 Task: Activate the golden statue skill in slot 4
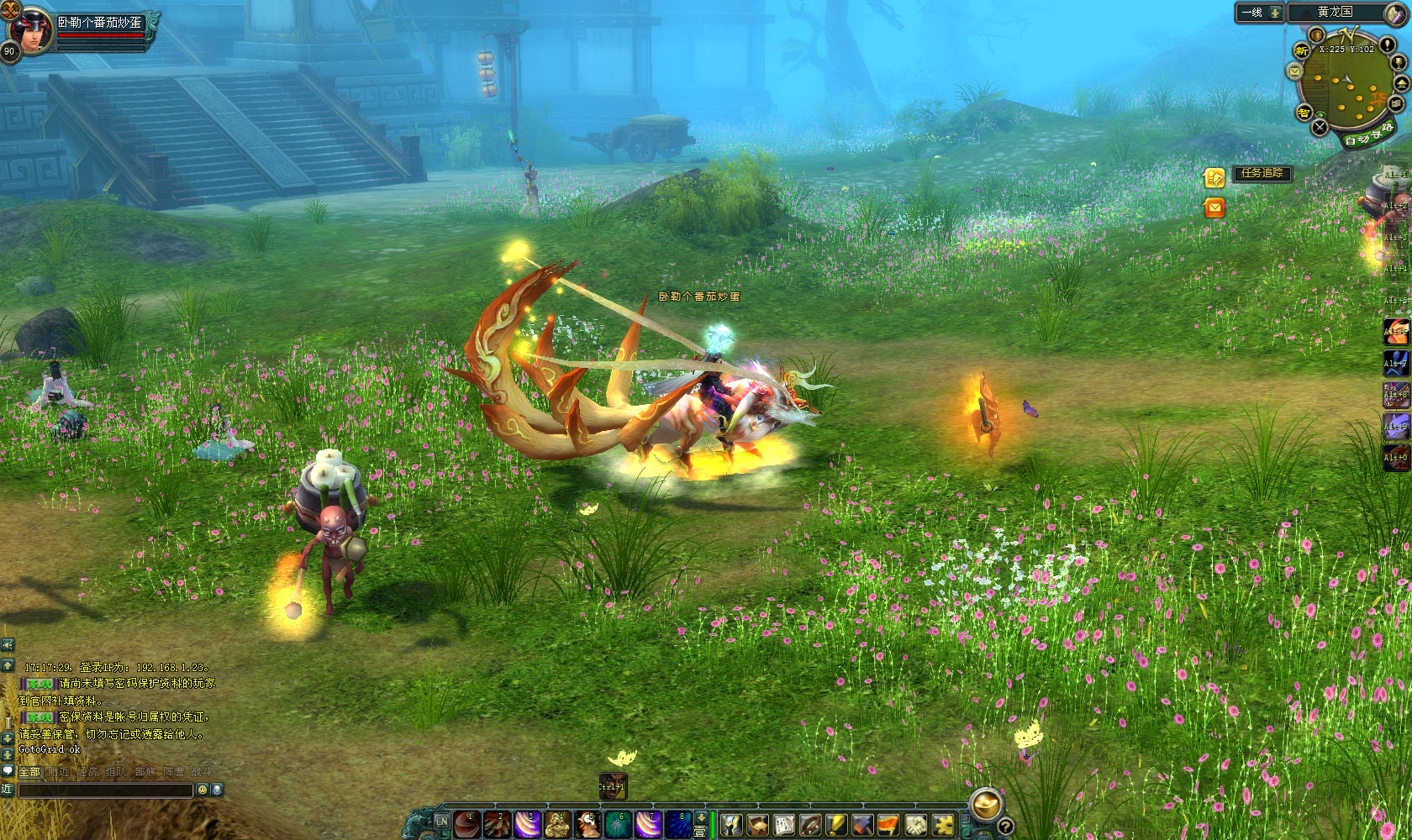pyautogui.click(x=557, y=825)
